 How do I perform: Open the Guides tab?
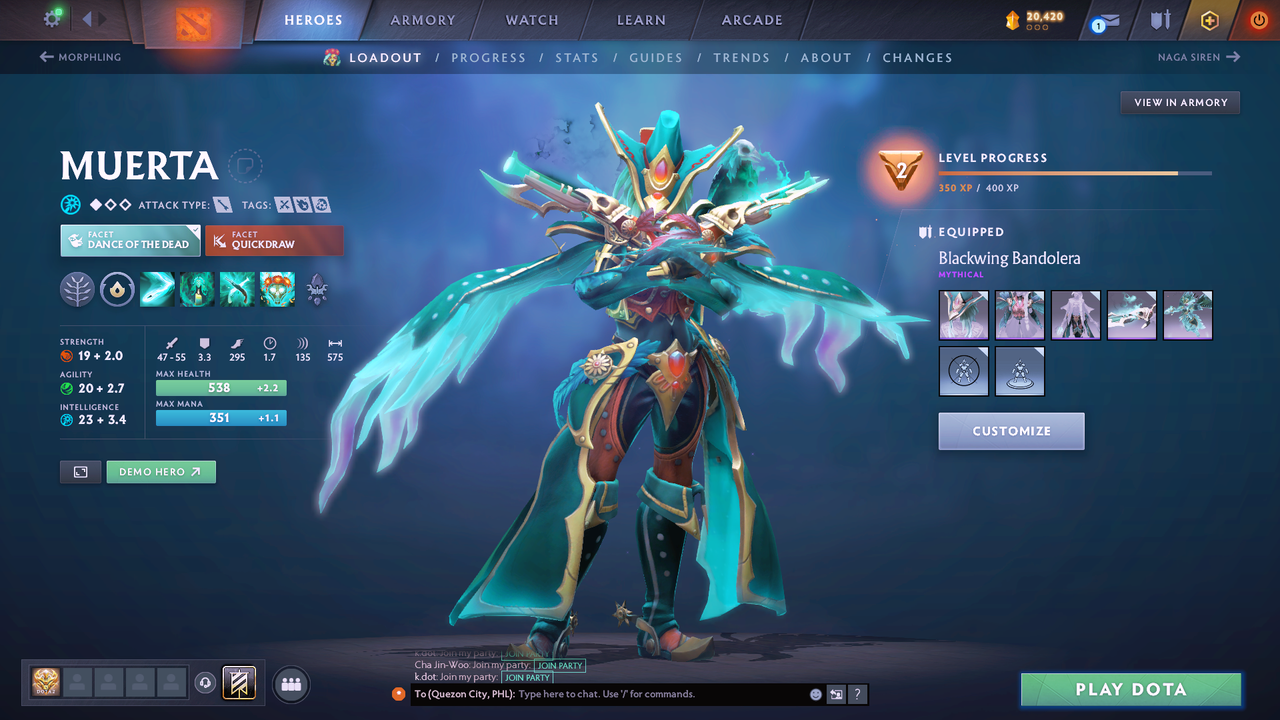656,57
